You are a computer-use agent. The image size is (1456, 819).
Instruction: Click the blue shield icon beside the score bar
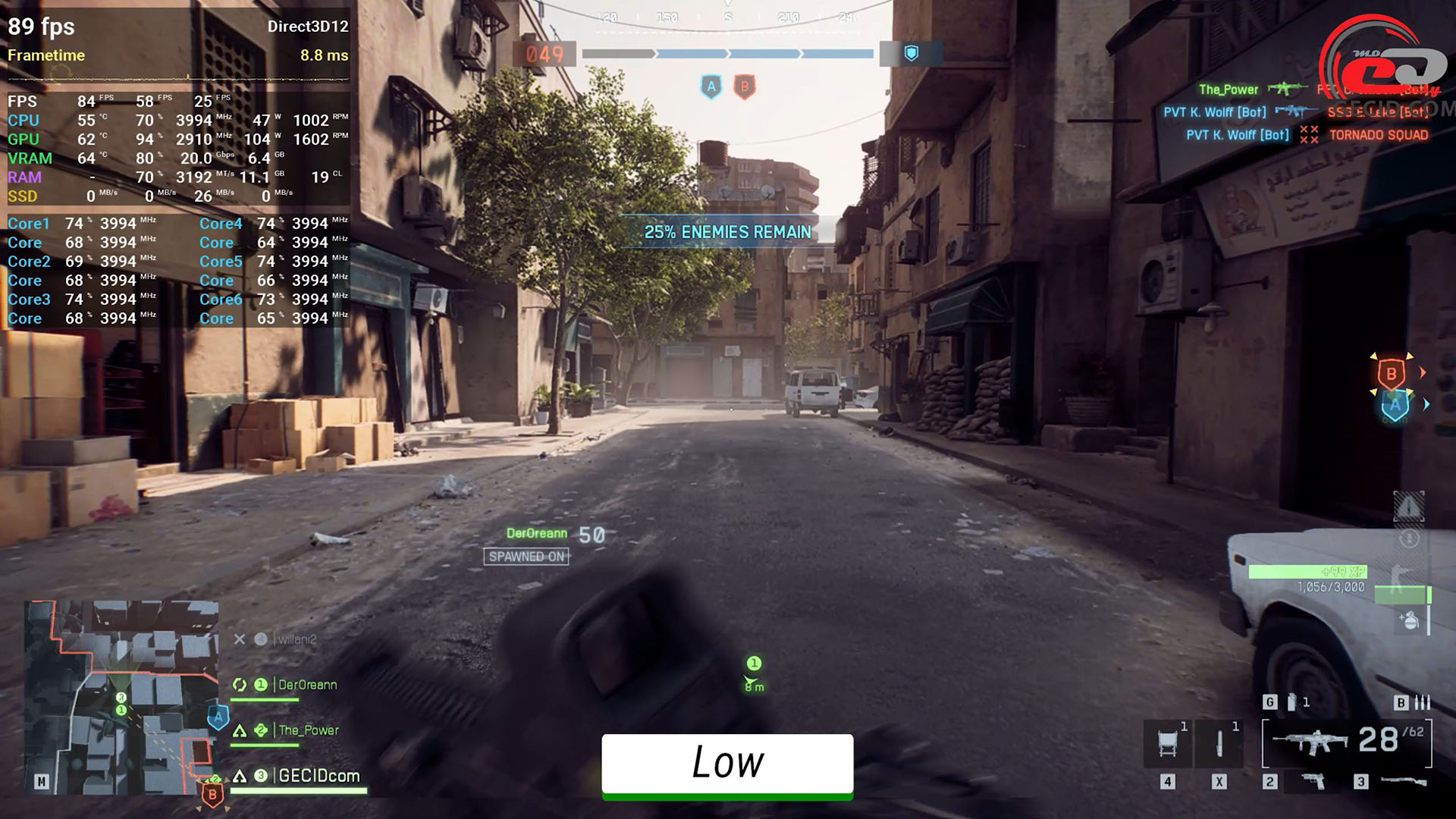[x=912, y=53]
